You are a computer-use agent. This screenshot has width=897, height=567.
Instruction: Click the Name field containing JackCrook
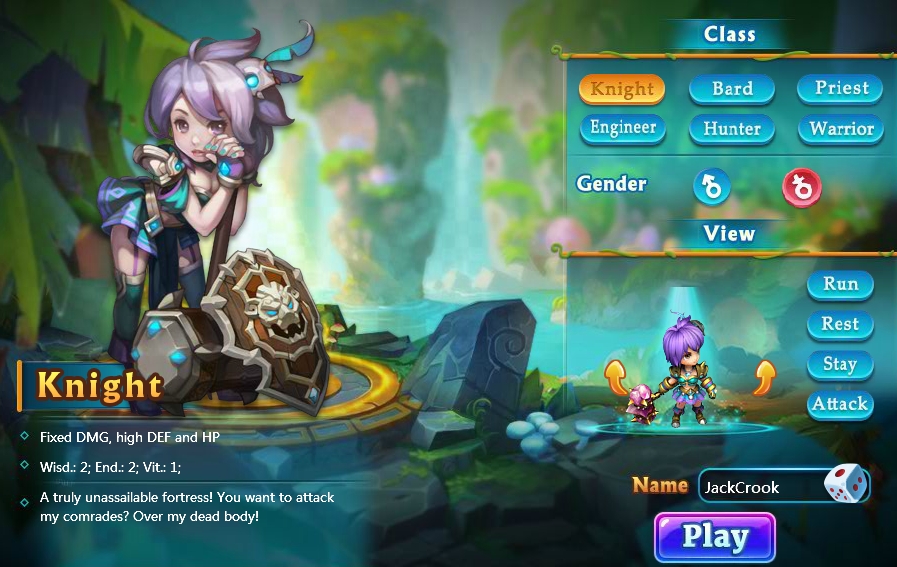point(758,487)
